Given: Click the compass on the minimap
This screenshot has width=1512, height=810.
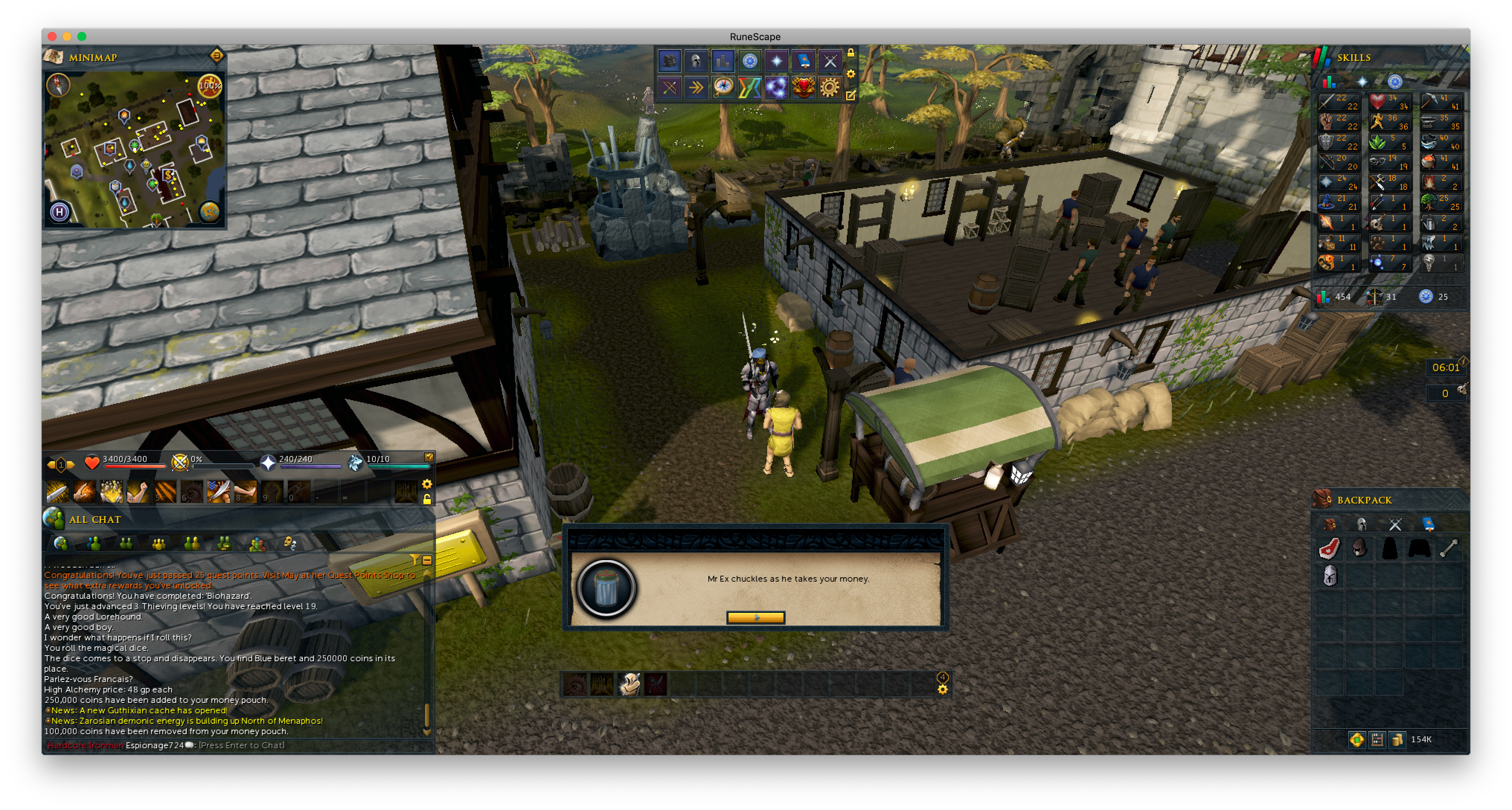Looking at the screenshot, I should click(x=59, y=86).
